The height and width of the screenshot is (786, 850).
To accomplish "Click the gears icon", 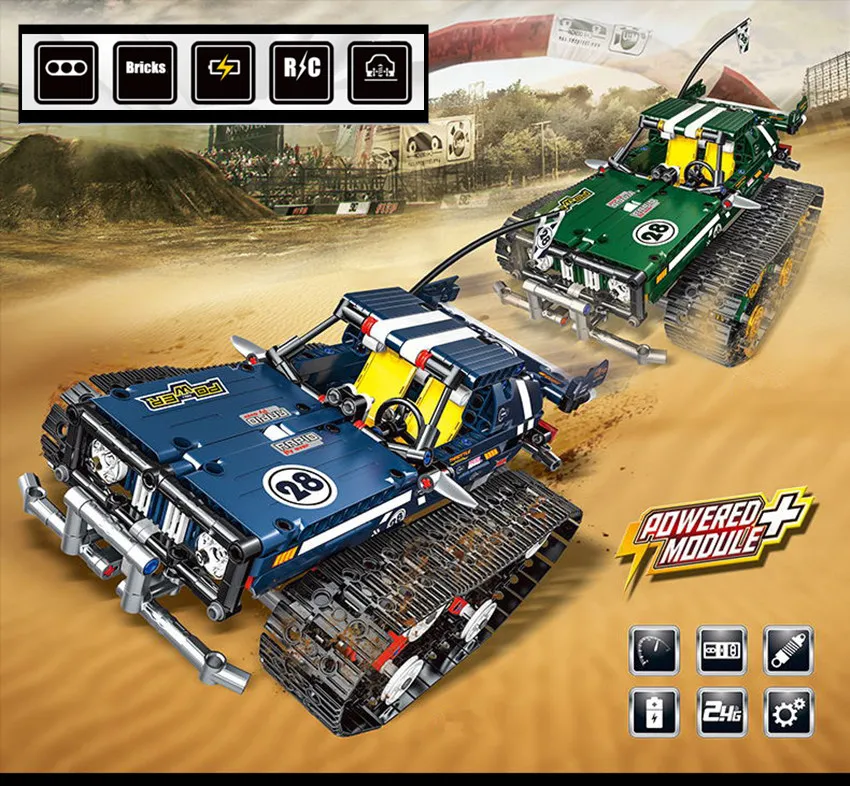I will coord(788,712).
